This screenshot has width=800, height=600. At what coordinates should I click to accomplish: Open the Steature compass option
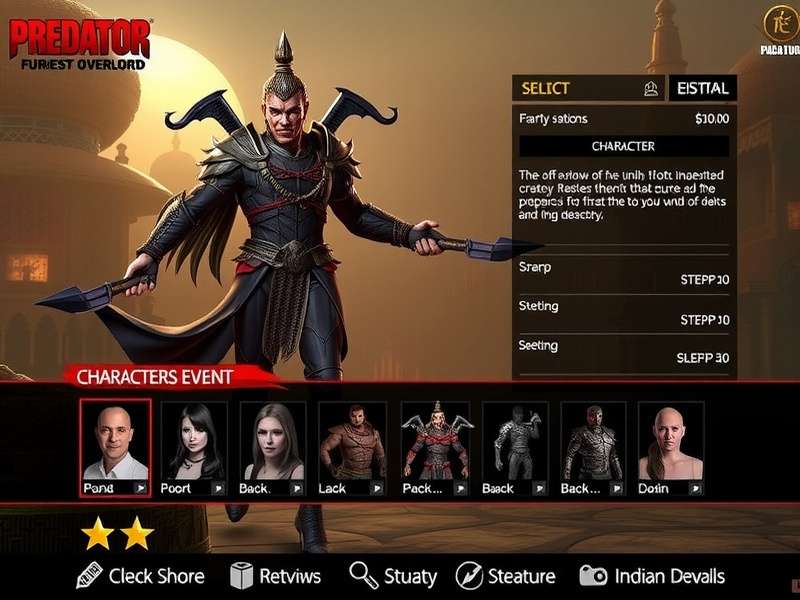(x=505, y=576)
